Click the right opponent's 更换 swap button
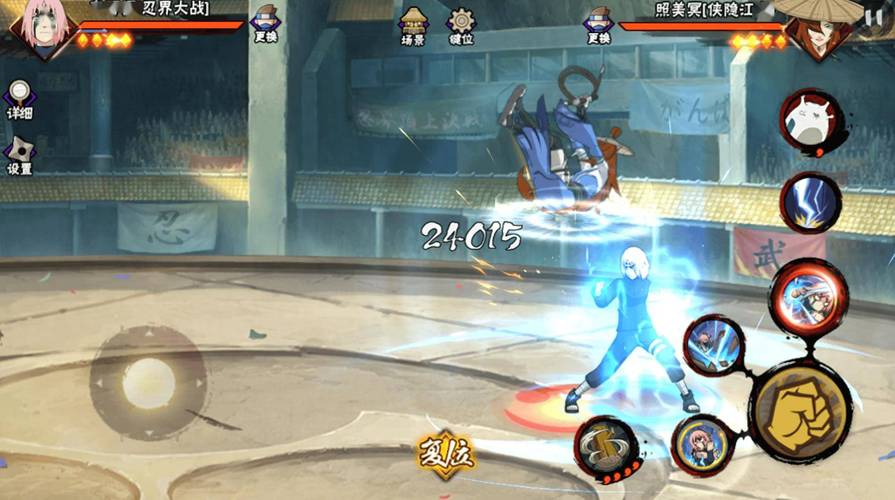 (598, 25)
